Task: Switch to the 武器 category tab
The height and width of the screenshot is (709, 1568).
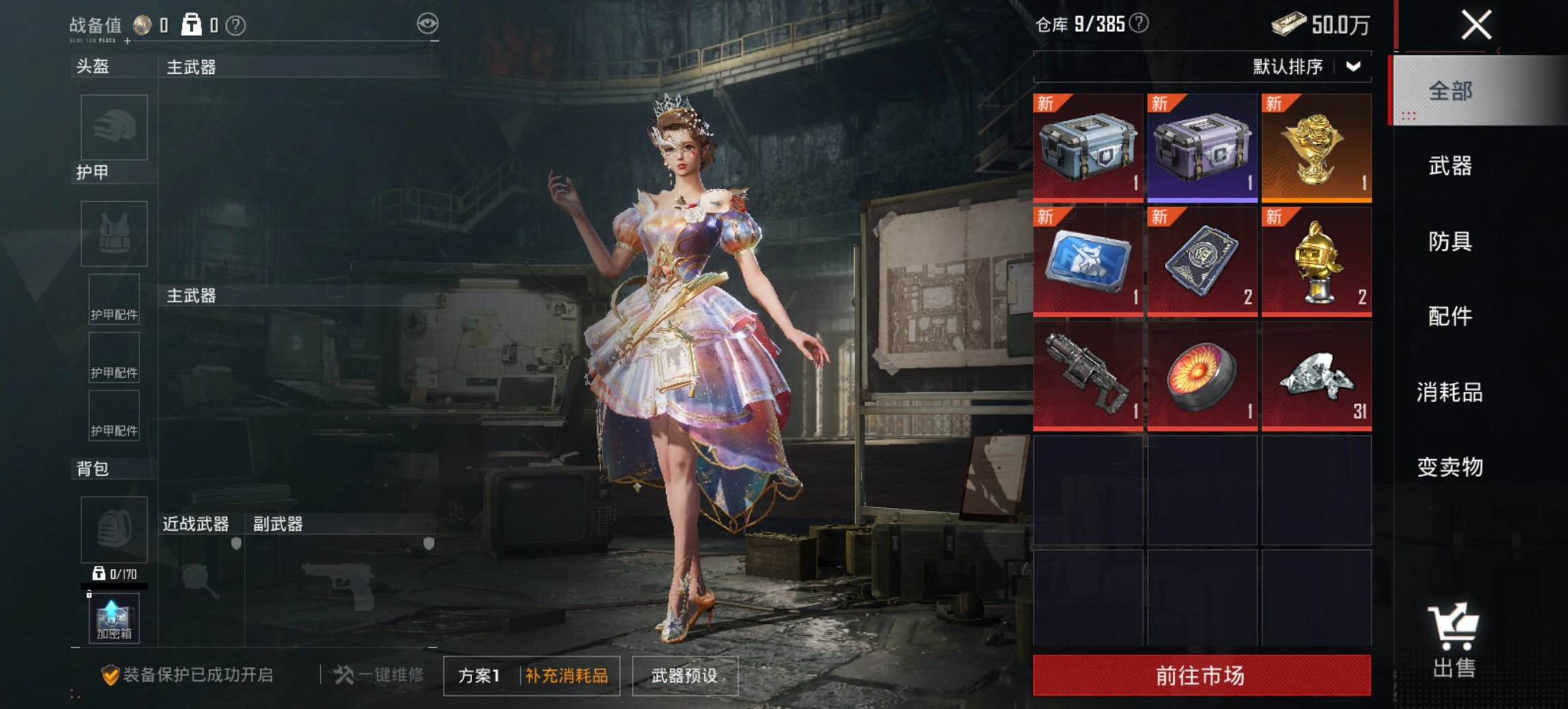Action: pyautogui.click(x=1452, y=166)
